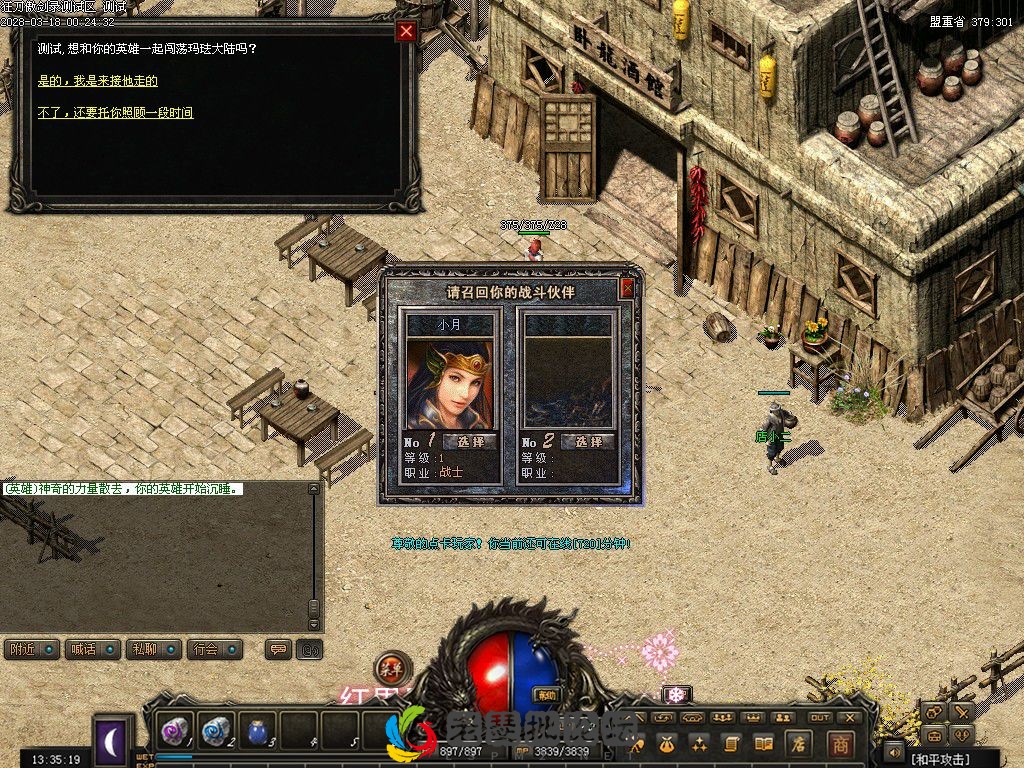Switch chat to the 附近 channel
Image resolution: width=1024 pixels, height=768 pixels.
point(31,649)
